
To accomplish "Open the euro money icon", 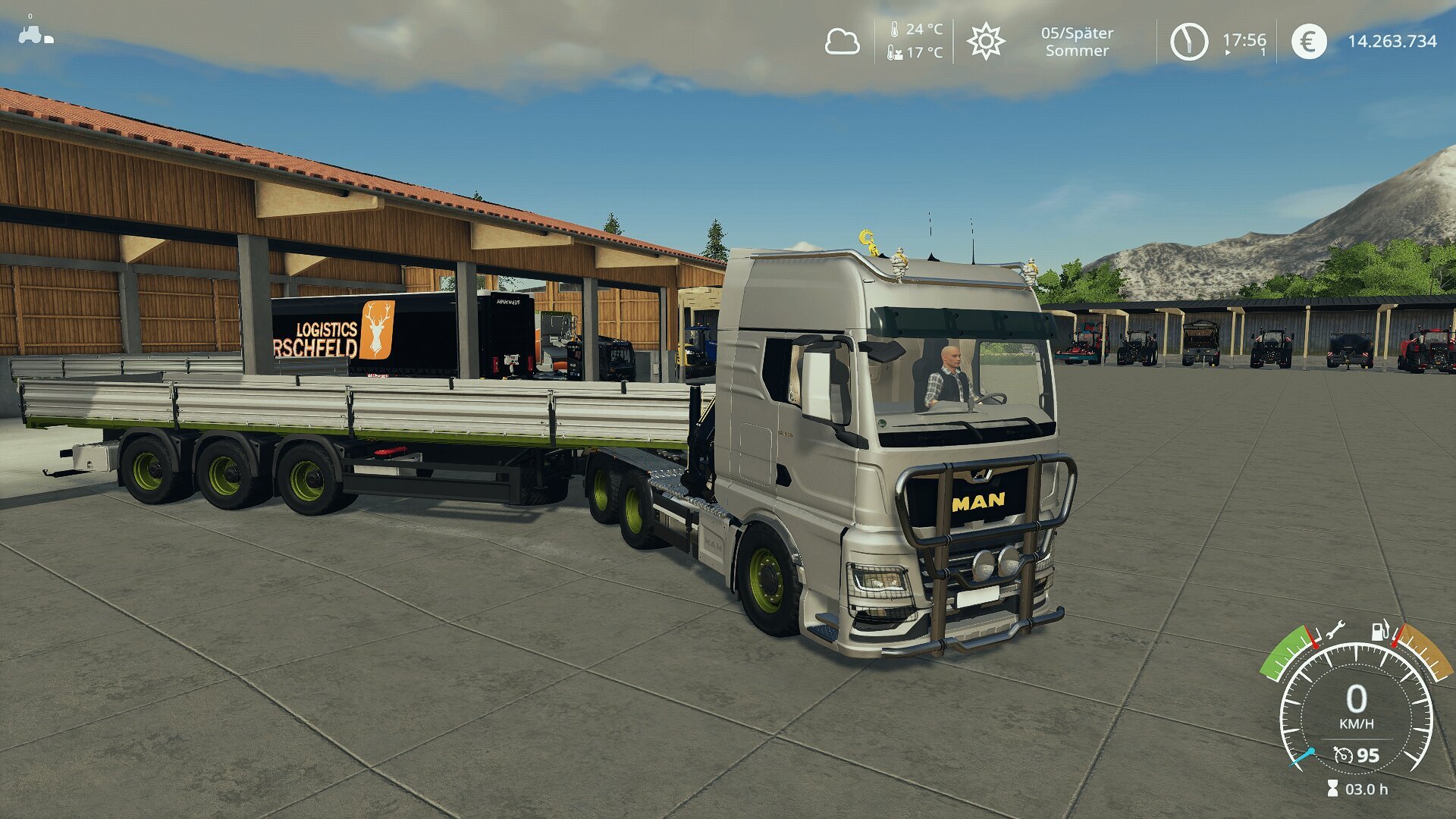I will [x=1308, y=42].
